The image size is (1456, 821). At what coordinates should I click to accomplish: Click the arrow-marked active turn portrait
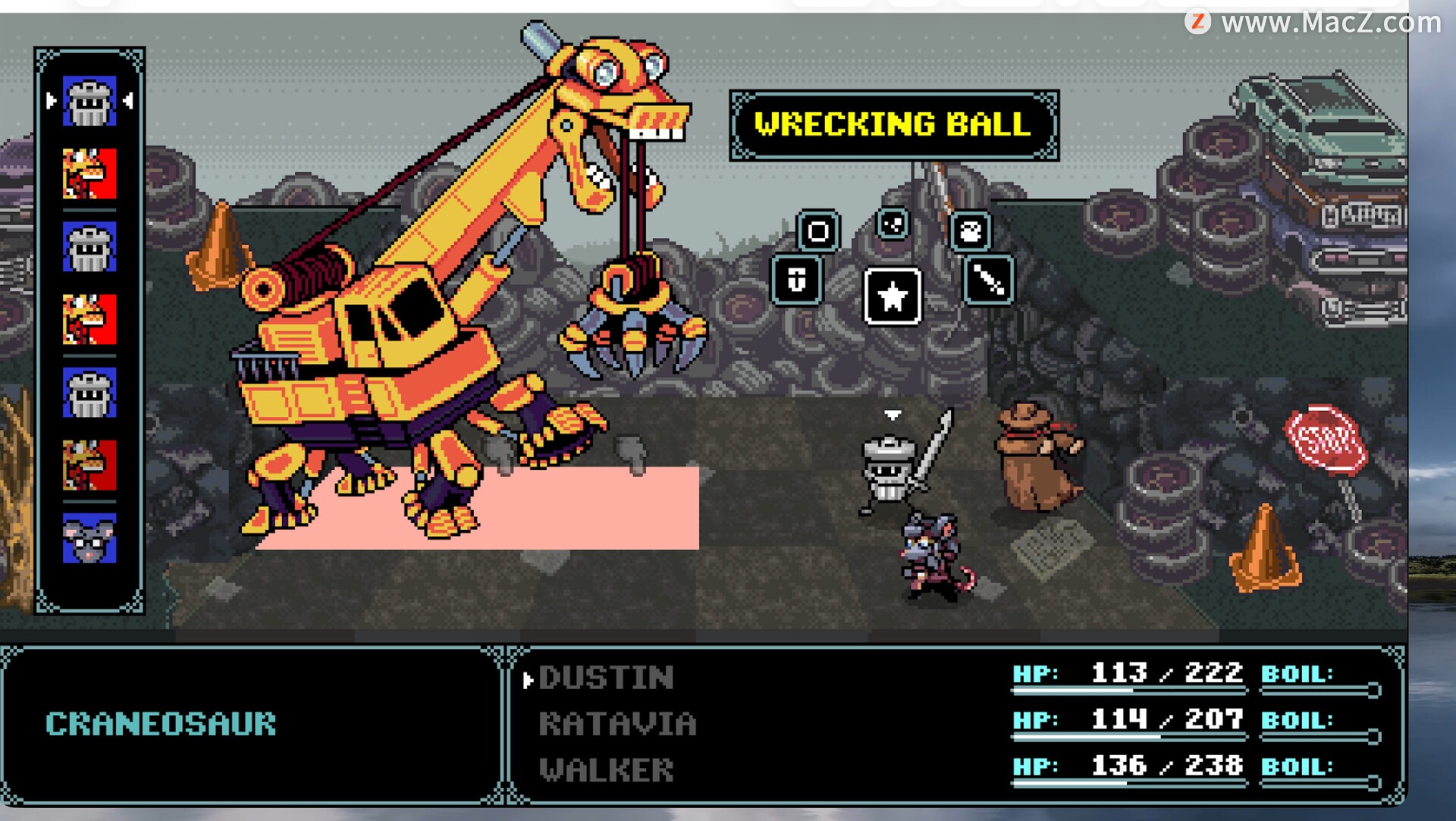pyautogui.click(x=89, y=101)
